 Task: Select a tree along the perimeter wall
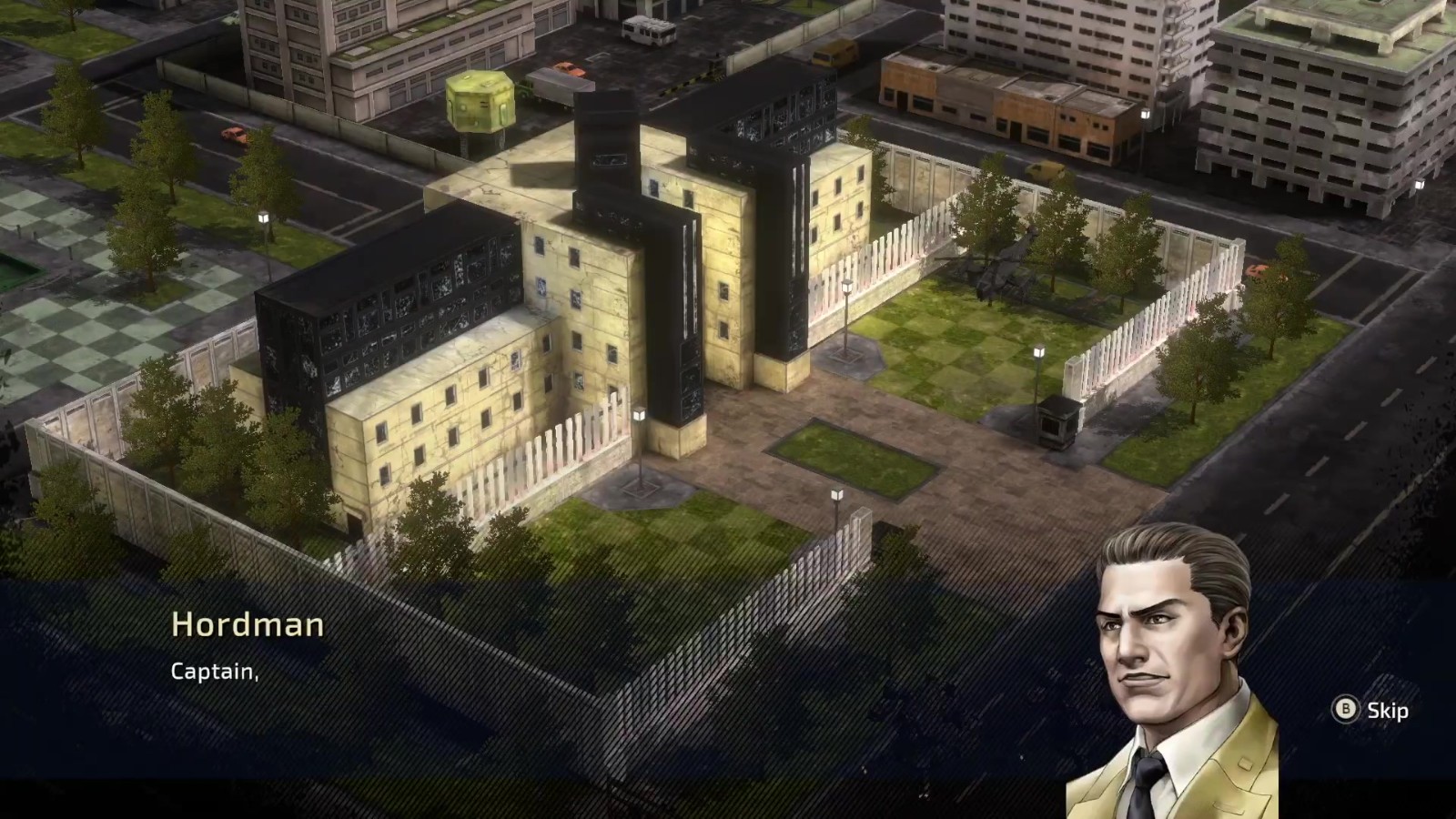tap(983, 209)
